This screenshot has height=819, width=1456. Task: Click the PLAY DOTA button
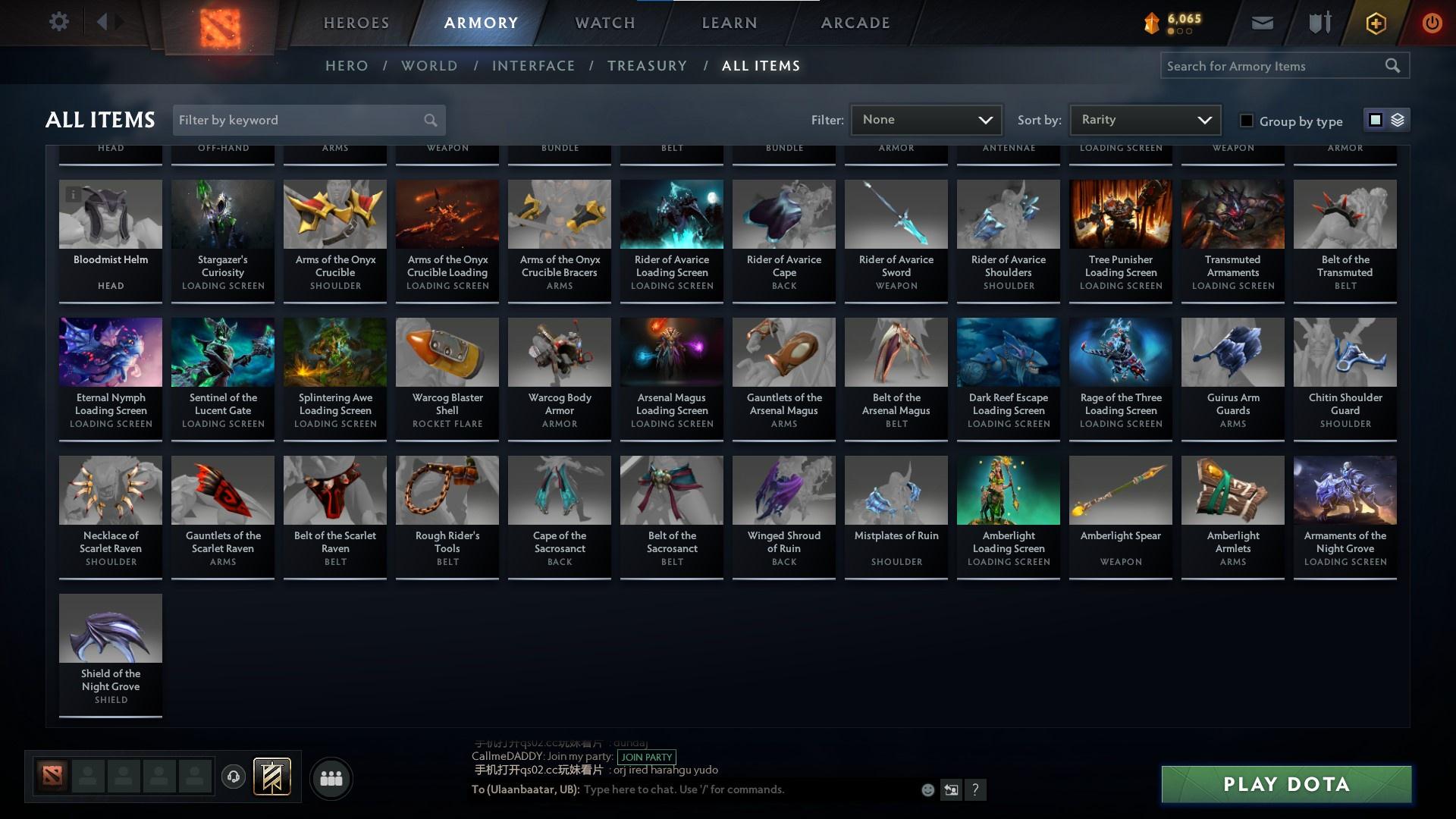(1284, 784)
